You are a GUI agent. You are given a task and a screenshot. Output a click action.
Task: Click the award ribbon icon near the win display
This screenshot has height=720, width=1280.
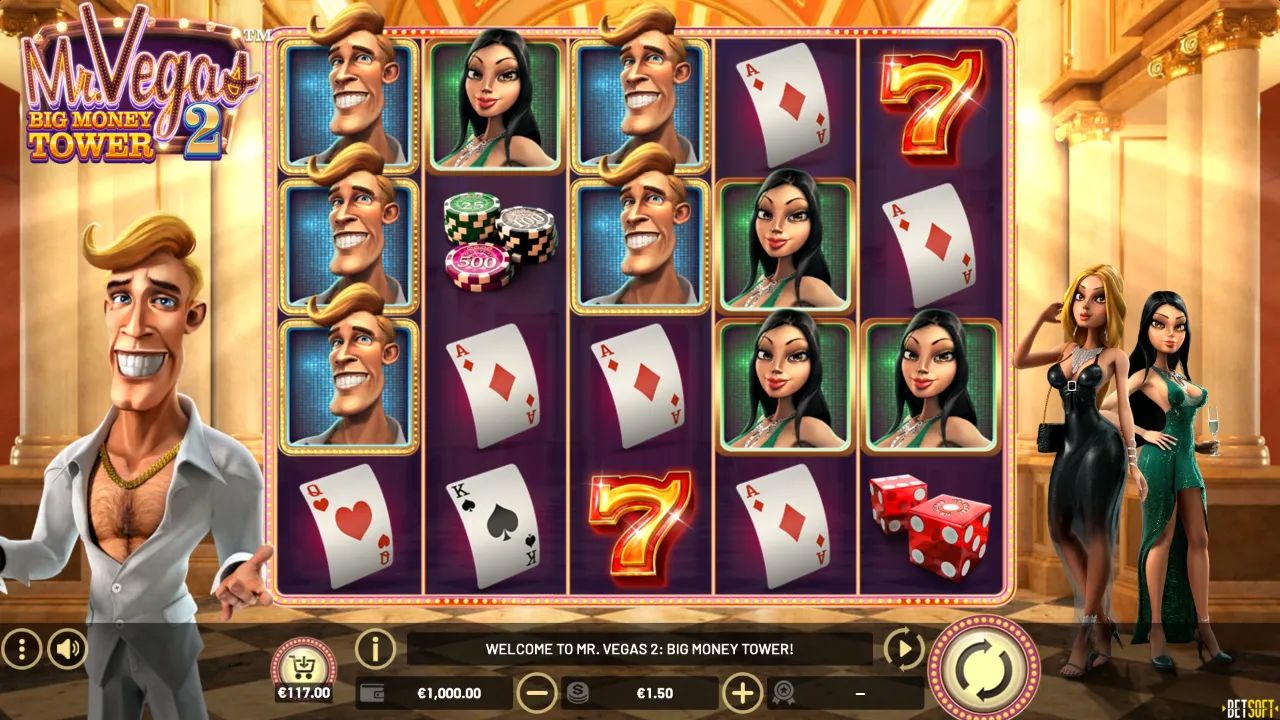[x=785, y=692]
